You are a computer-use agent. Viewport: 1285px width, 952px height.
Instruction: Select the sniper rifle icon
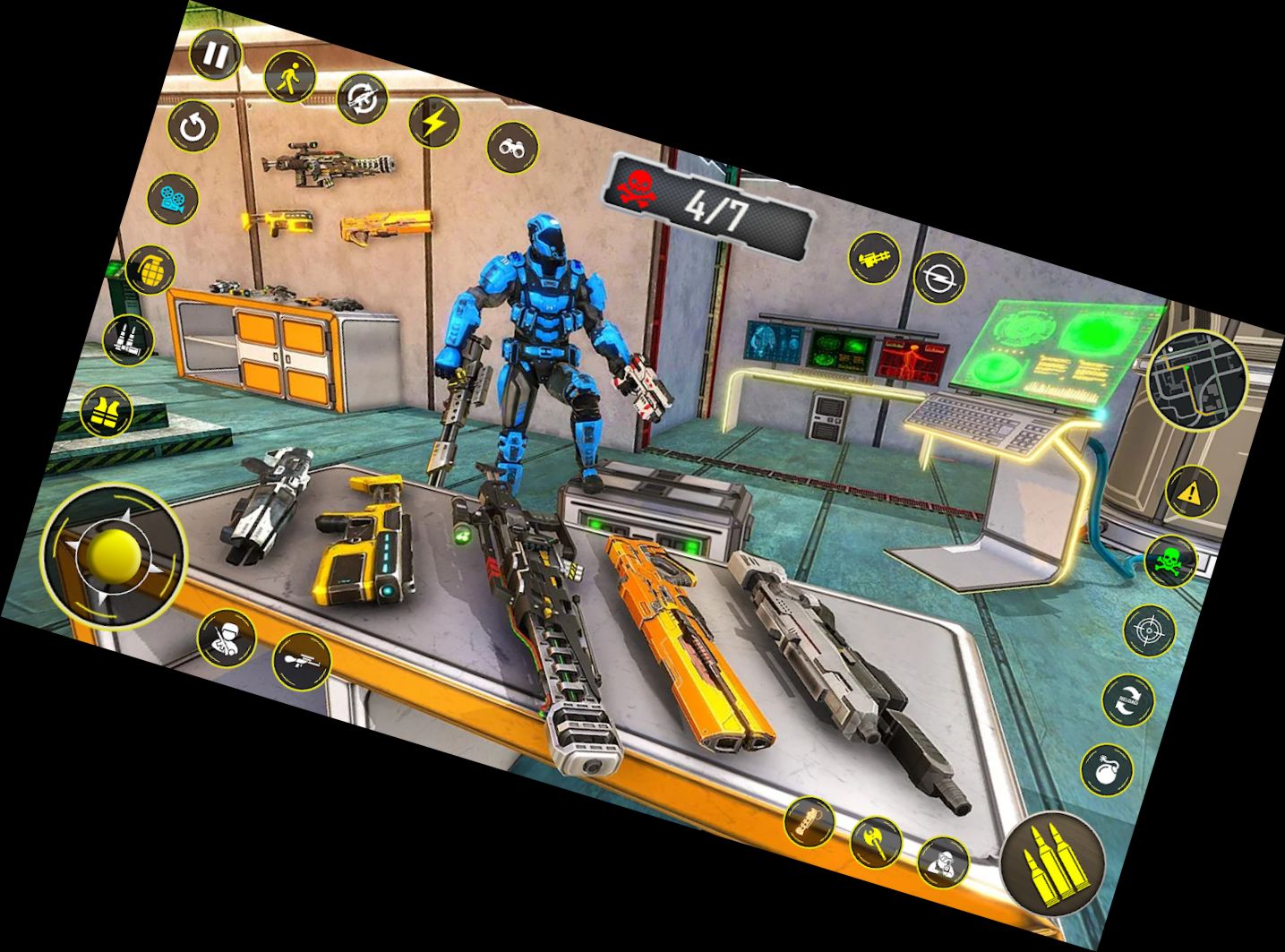click(301, 661)
